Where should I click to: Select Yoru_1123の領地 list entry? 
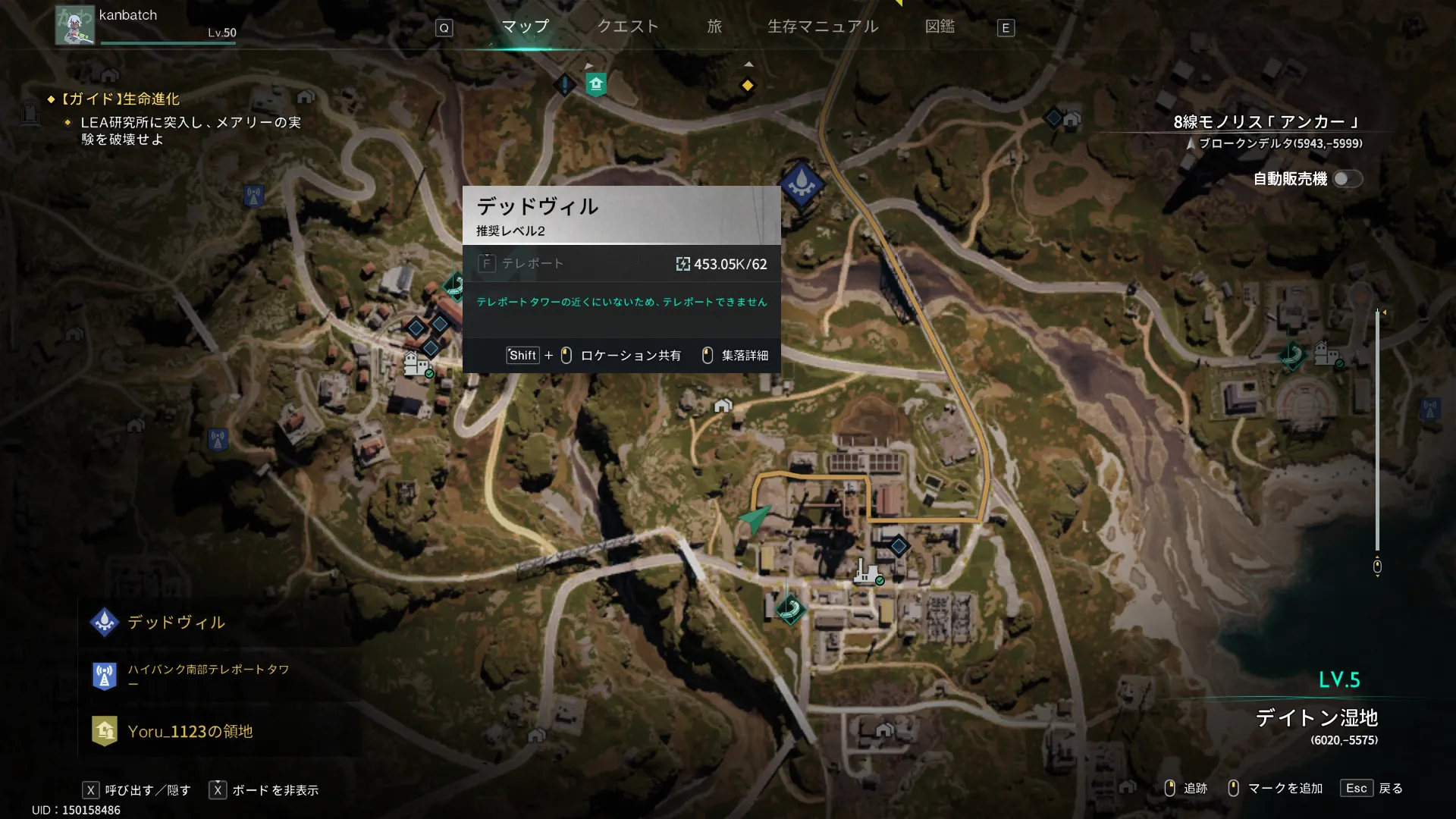pos(190,731)
